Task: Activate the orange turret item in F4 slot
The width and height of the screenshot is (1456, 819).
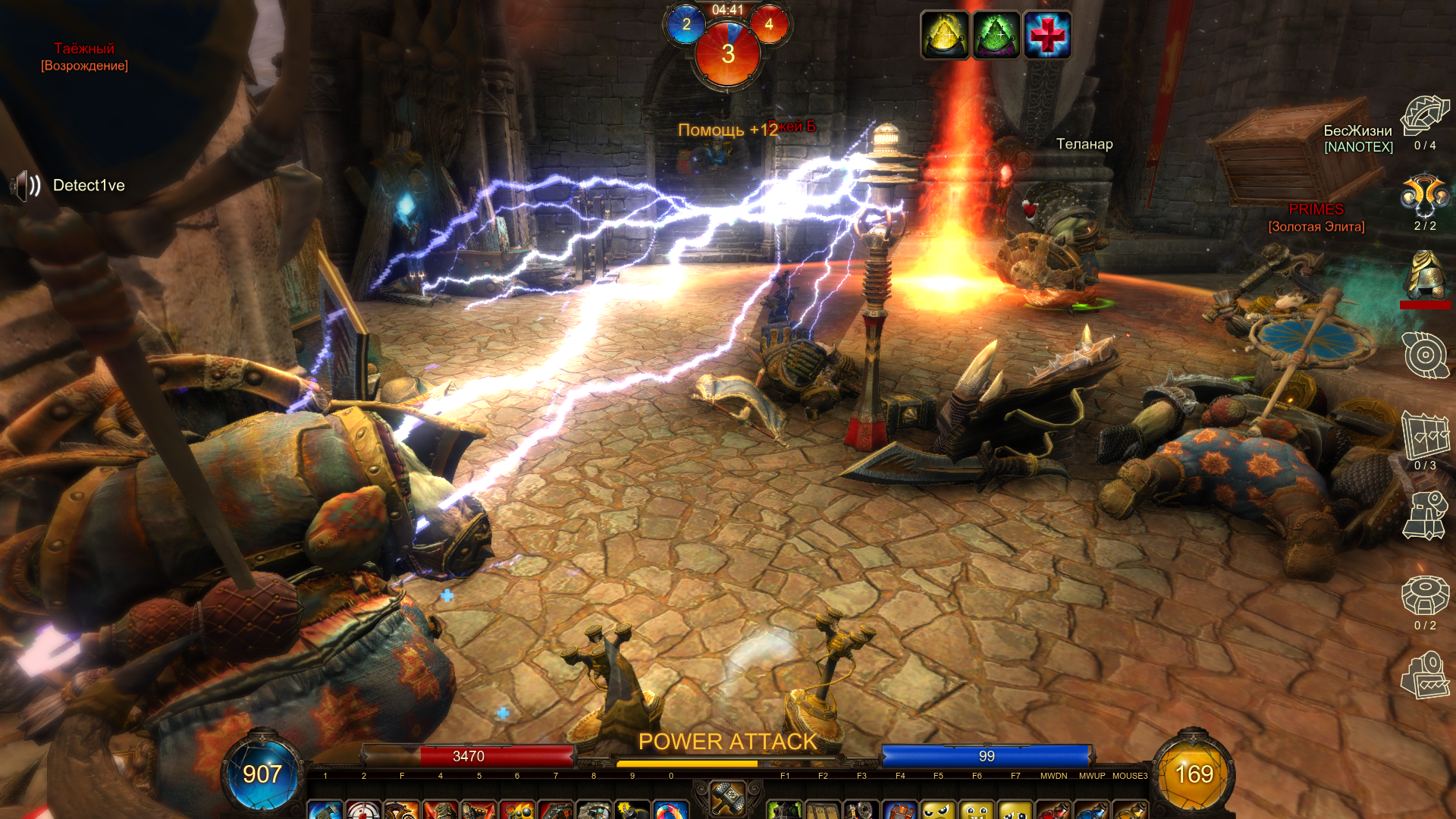Action: [x=900, y=811]
